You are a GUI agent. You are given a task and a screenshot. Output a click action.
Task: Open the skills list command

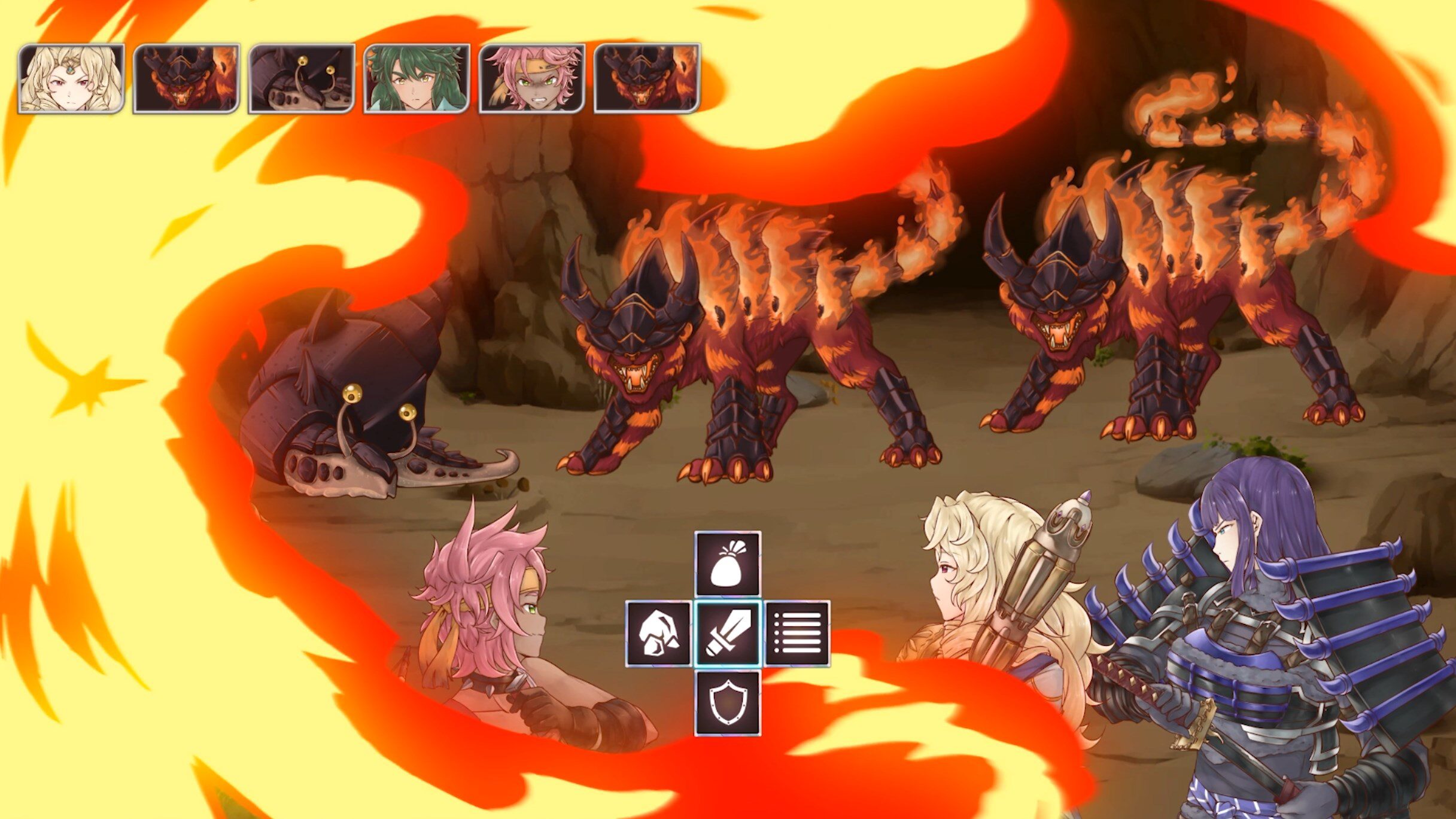(x=797, y=634)
